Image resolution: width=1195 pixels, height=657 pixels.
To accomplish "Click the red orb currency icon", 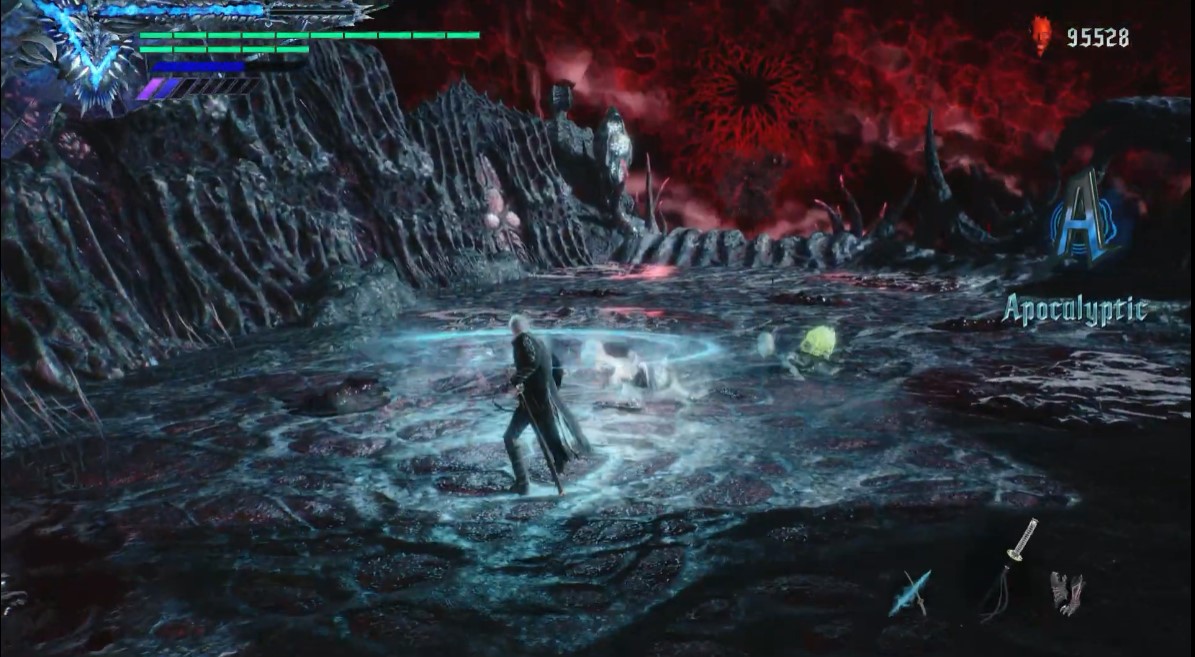I will coord(1043,38).
